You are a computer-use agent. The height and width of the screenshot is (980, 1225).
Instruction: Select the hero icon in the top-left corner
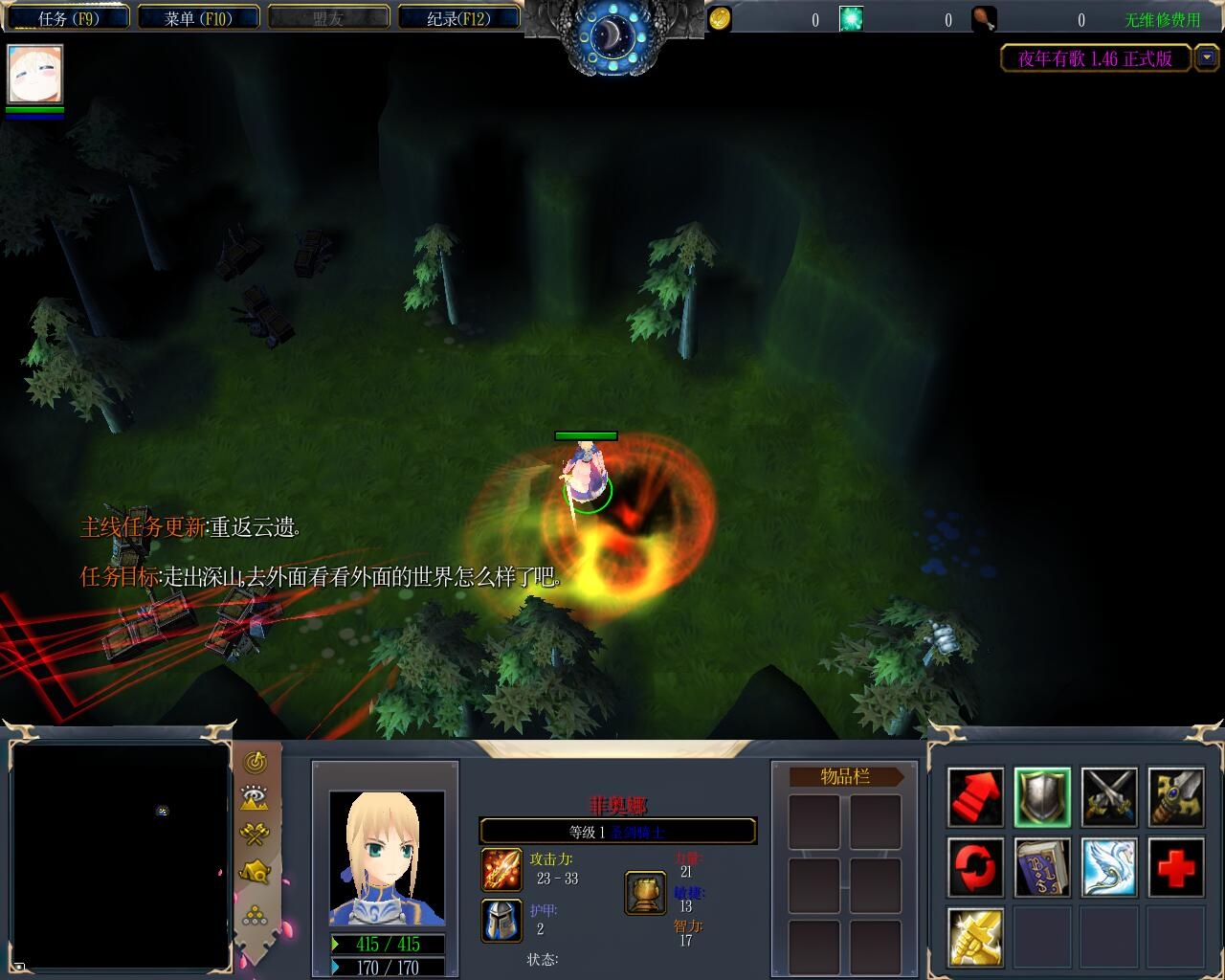[x=35, y=74]
